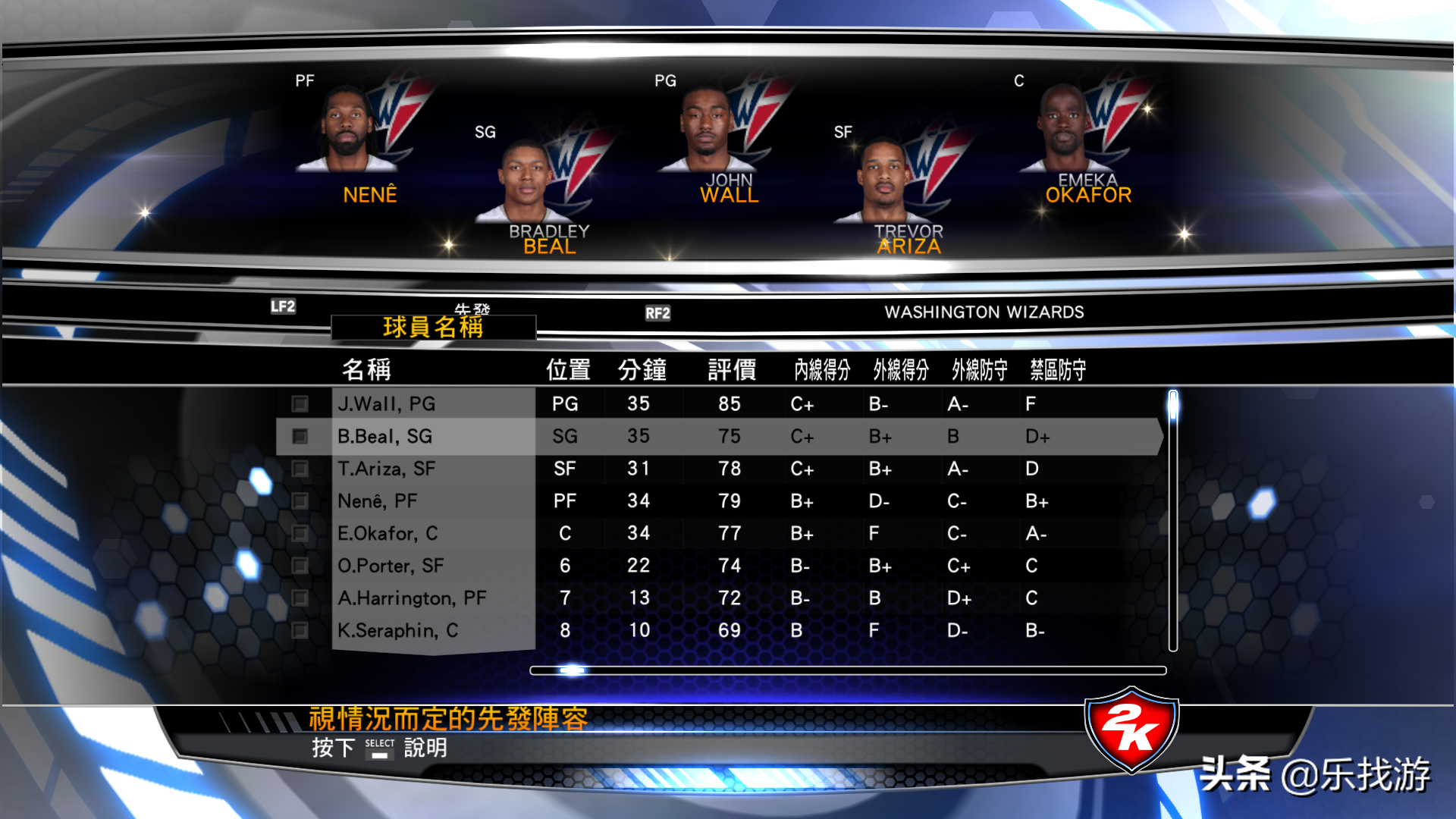Click the 評價 column header
Image resolution: width=1456 pixels, height=819 pixels.
(x=730, y=369)
